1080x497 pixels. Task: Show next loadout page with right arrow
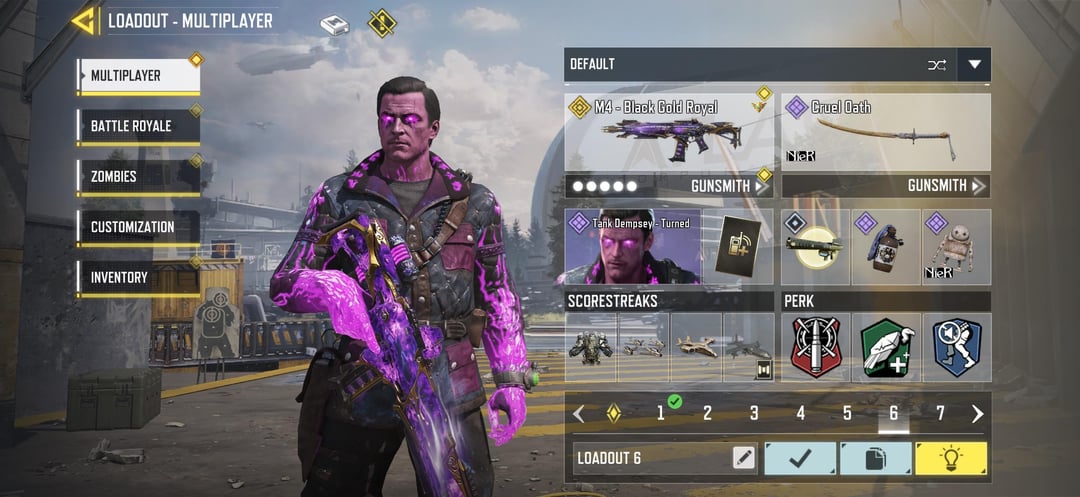pos(977,414)
